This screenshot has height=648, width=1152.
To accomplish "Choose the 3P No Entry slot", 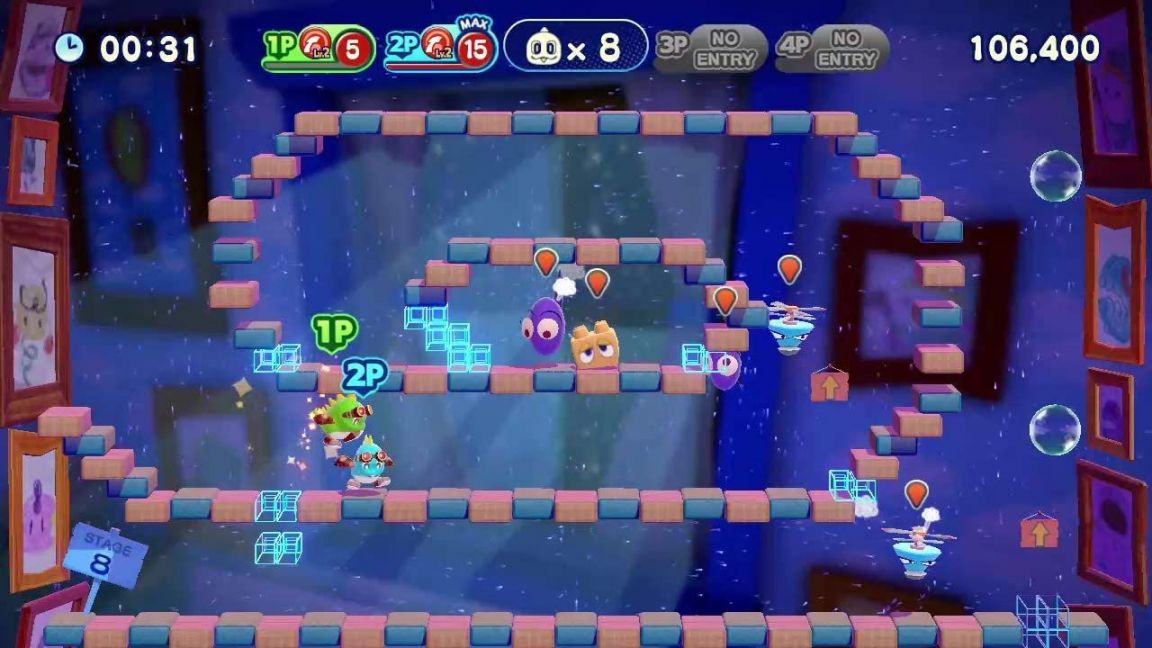I will coord(710,48).
